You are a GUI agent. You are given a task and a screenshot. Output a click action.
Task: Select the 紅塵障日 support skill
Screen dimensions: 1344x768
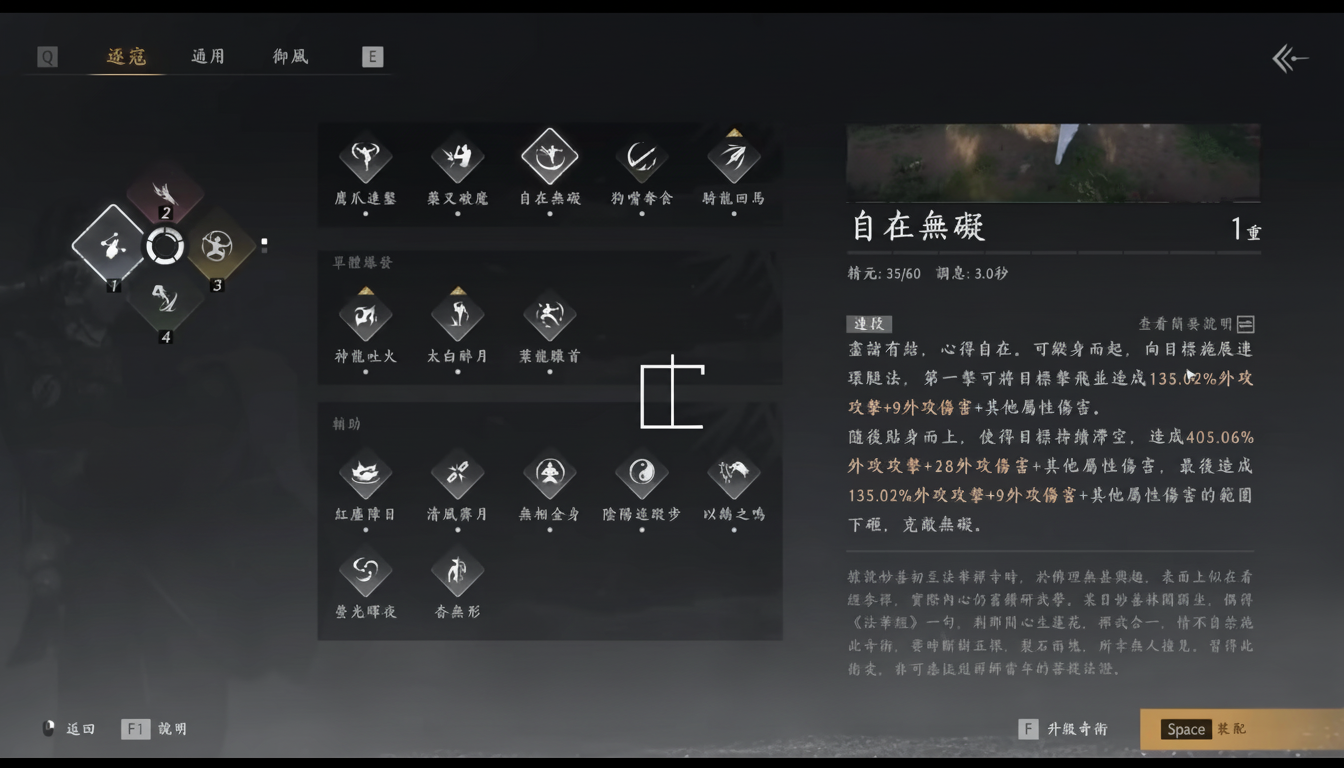(365, 472)
